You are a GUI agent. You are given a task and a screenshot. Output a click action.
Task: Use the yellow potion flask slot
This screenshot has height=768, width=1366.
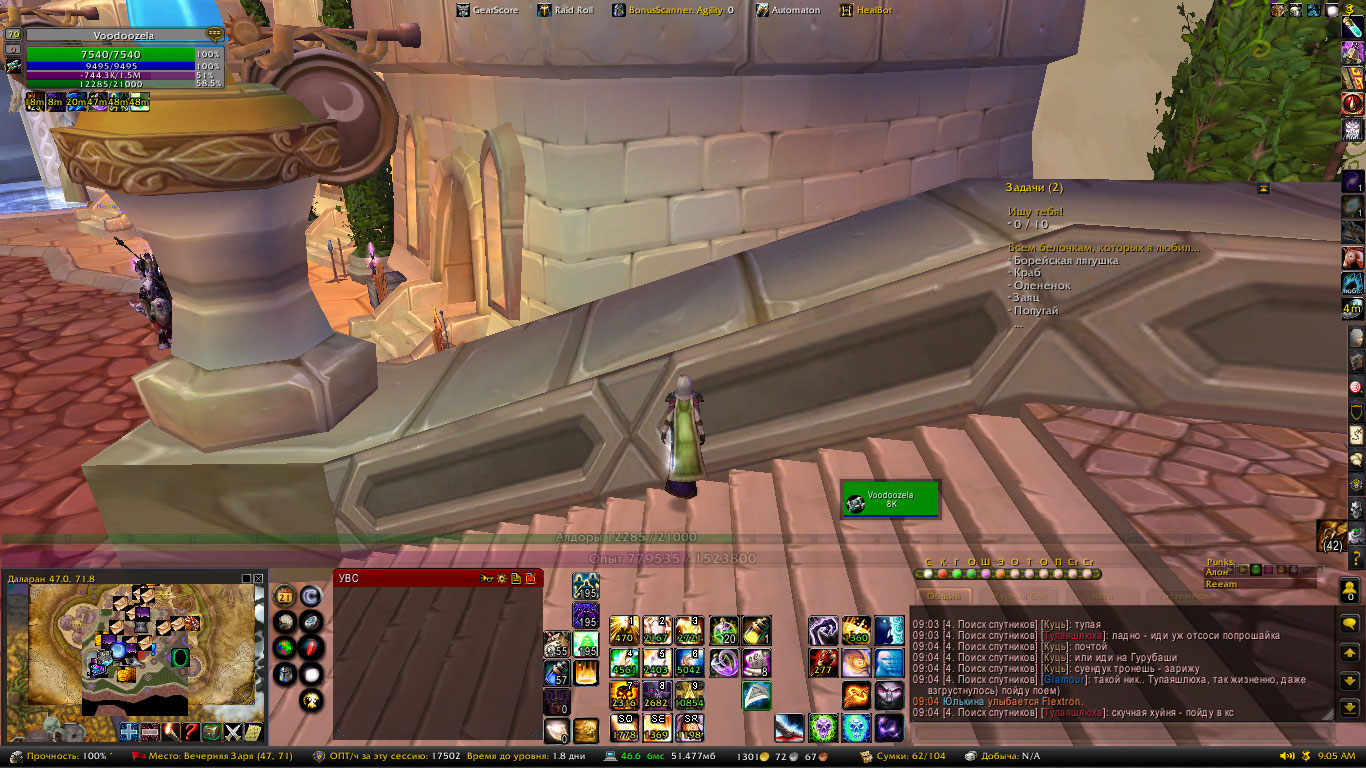tap(757, 630)
